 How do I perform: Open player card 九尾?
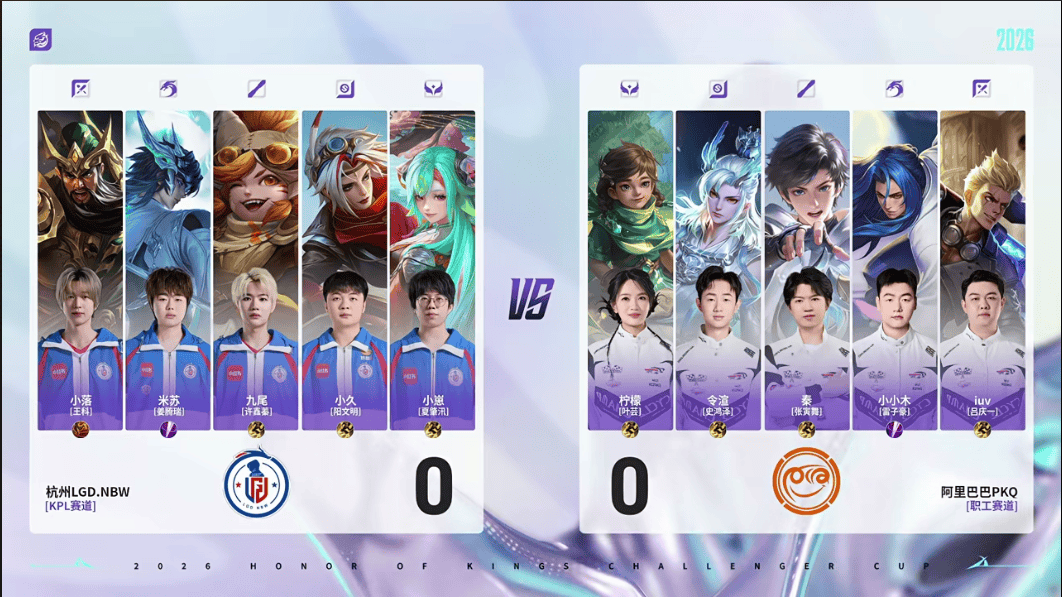pyautogui.click(x=256, y=270)
